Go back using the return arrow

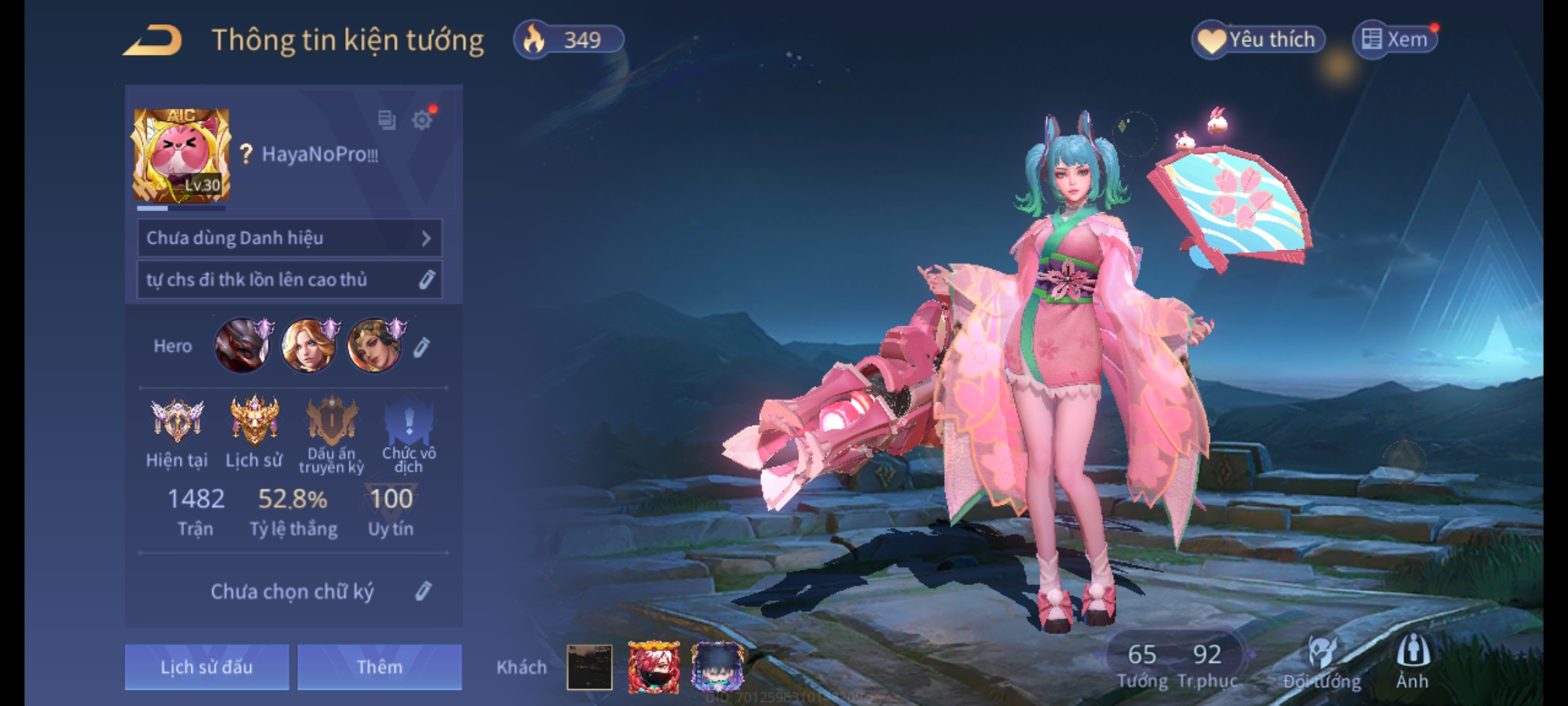coord(153,41)
